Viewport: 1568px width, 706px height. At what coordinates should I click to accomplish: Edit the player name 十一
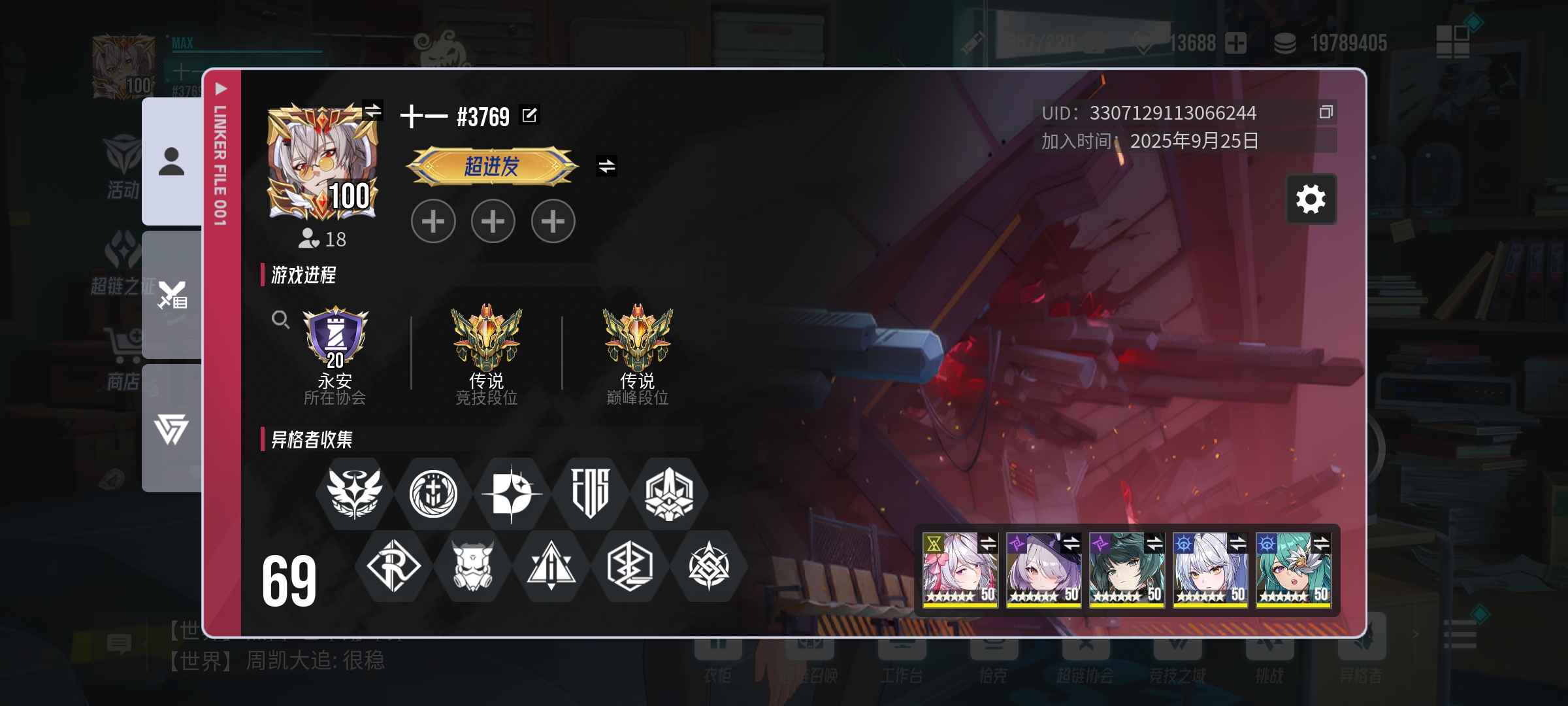[x=529, y=116]
